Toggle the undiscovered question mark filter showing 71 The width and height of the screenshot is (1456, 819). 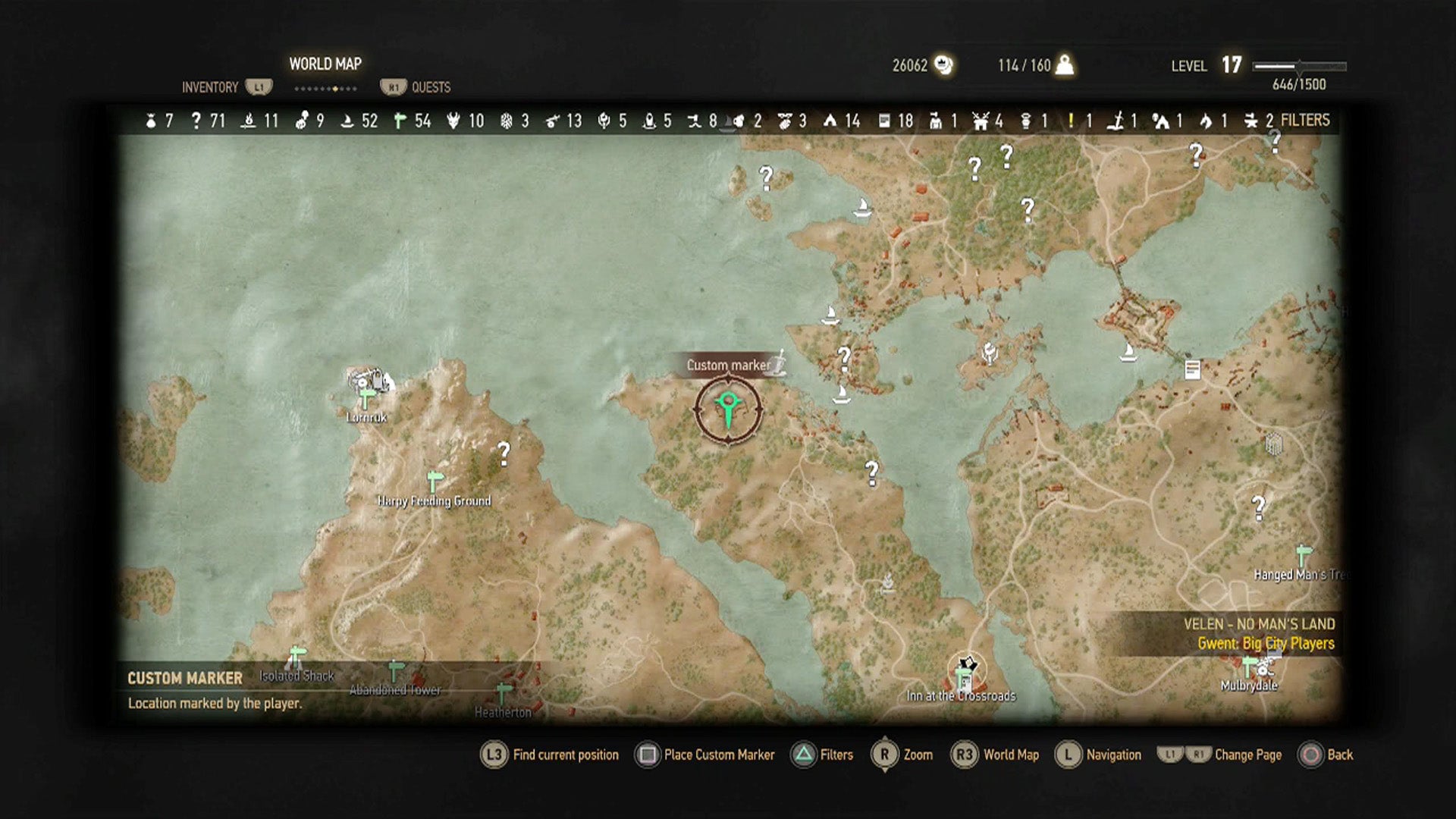tap(208, 121)
